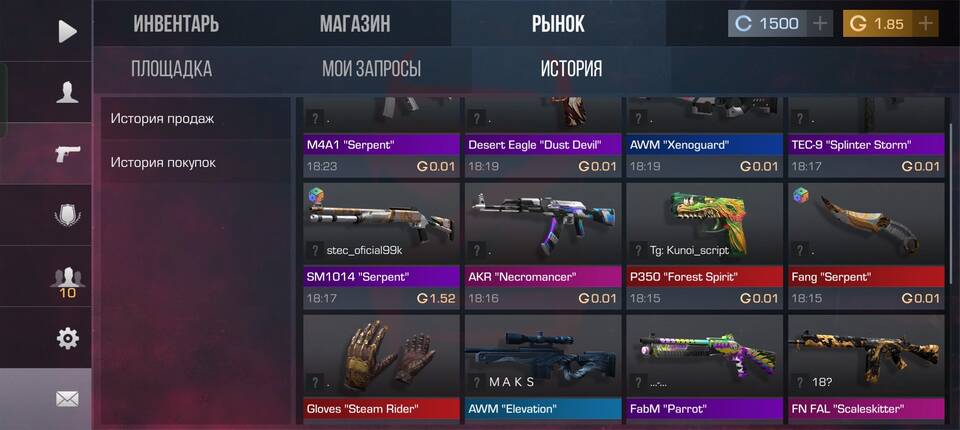This screenshot has width=960, height=430.
Task: Add silver coins with the plus button
Action: pyautogui.click(x=820, y=23)
